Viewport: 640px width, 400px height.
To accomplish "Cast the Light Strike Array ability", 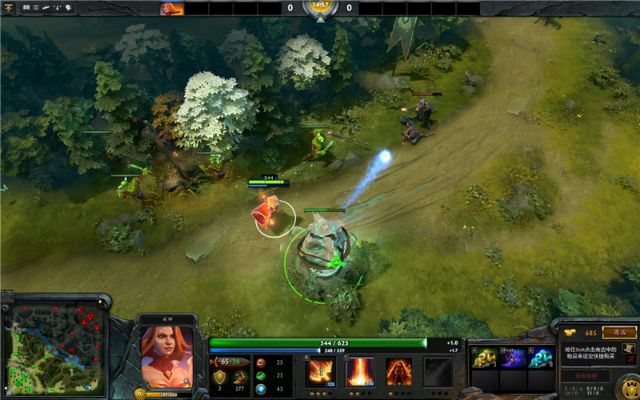I will [x=359, y=372].
